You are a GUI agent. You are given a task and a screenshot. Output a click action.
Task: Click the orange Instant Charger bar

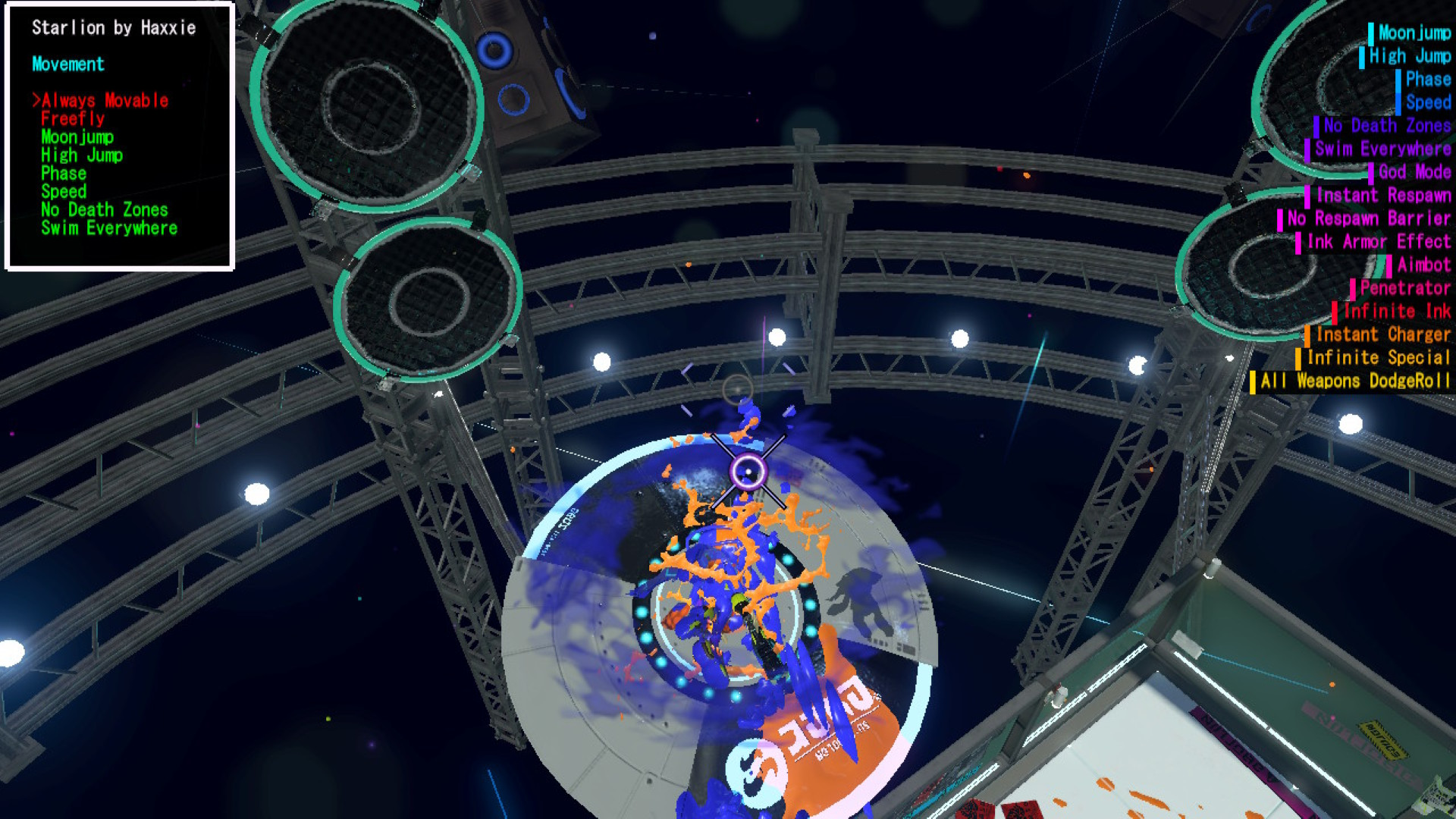click(1308, 334)
